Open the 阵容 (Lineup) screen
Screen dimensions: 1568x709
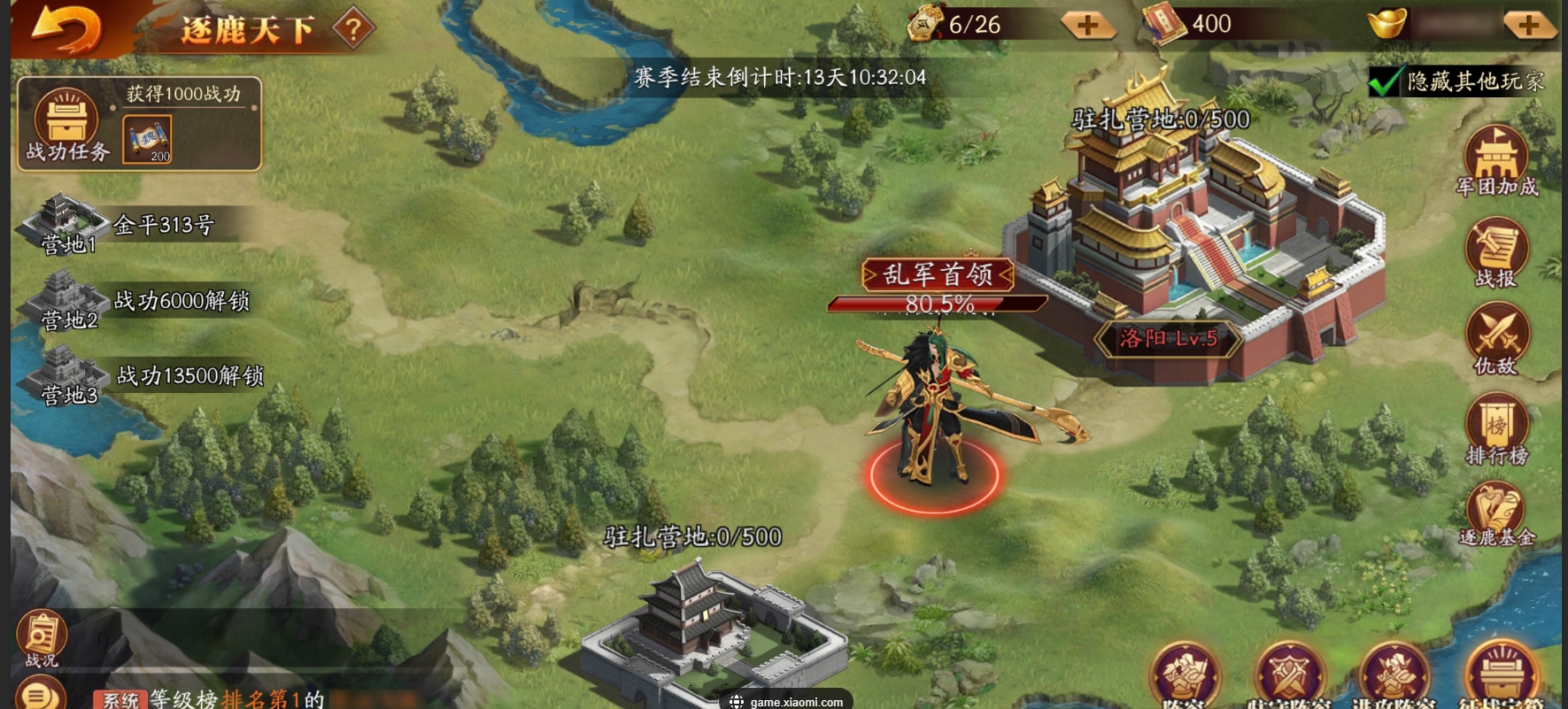[x=1186, y=677]
